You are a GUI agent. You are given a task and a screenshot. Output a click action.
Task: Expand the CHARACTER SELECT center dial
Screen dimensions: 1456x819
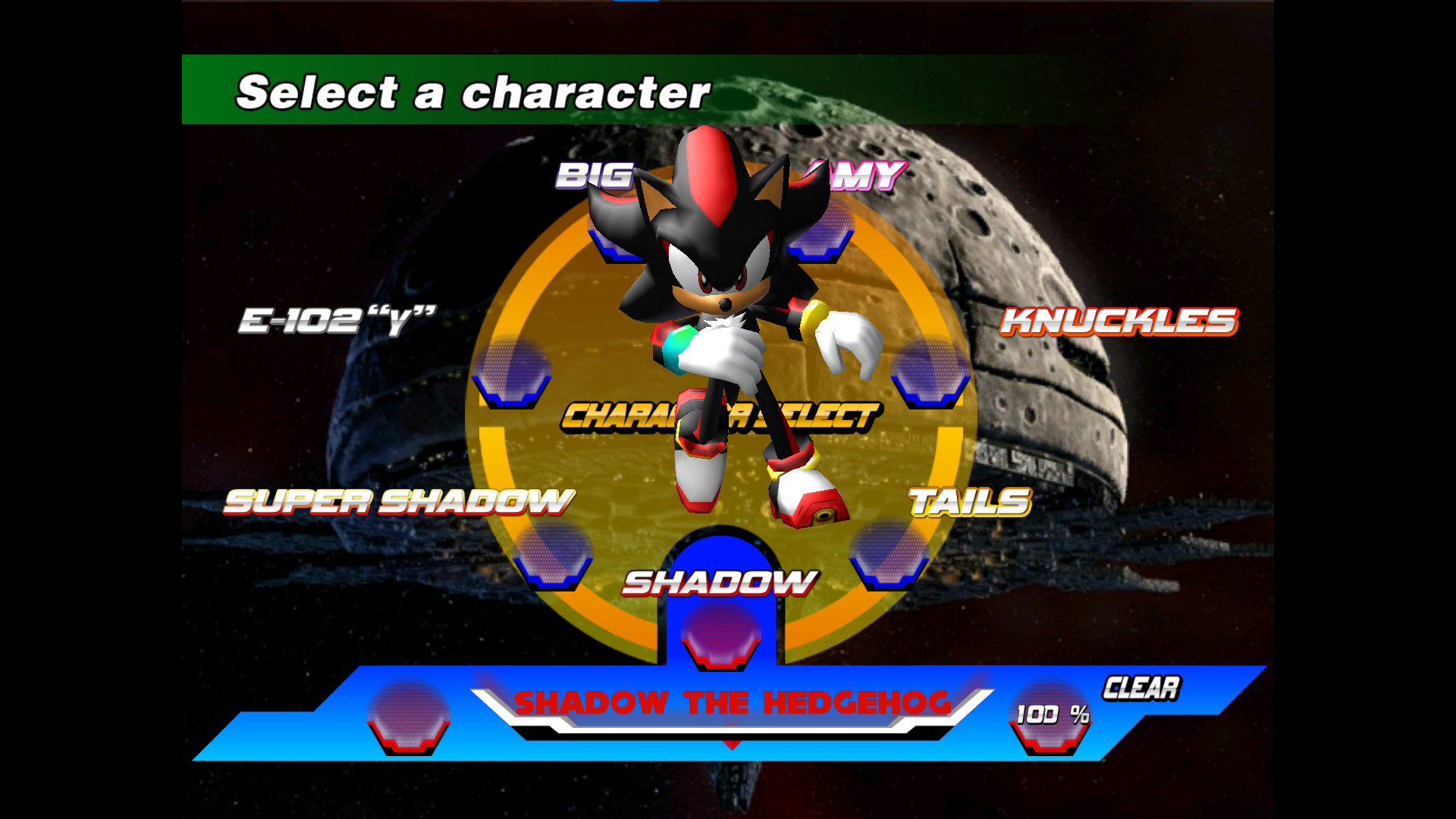(x=720, y=413)
